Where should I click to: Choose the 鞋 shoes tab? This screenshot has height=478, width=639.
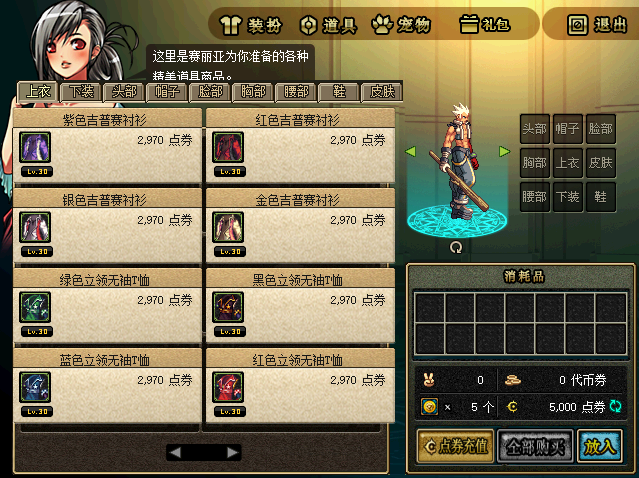pyautogui.click(x=339, y=92)
